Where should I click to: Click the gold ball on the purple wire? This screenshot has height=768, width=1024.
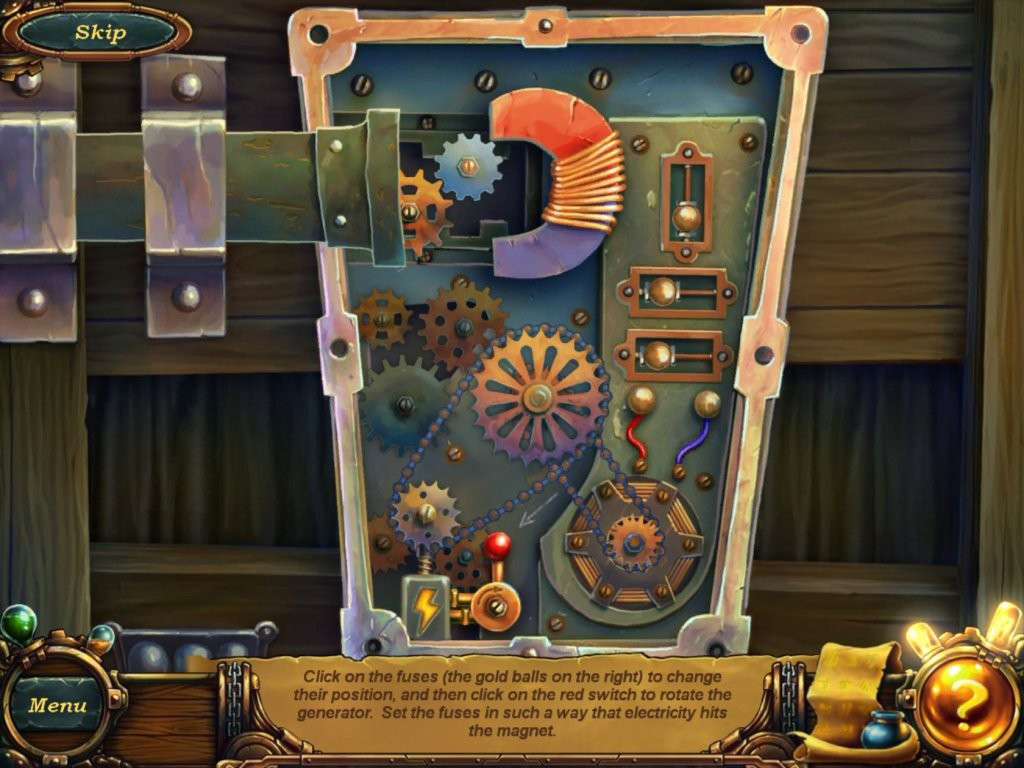[707, 403]
